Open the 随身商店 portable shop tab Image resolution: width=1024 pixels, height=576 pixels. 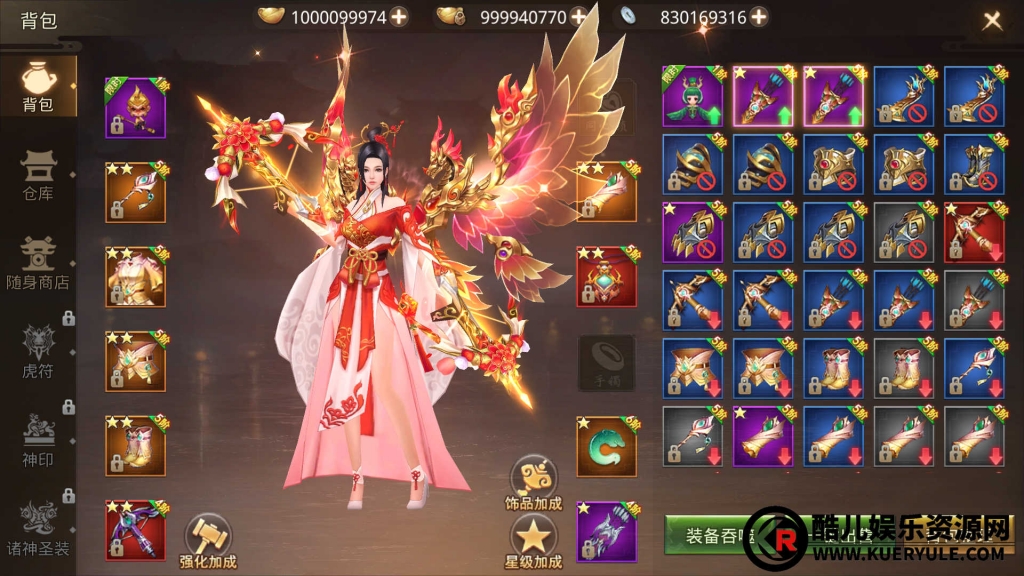[x=38, y=262]
